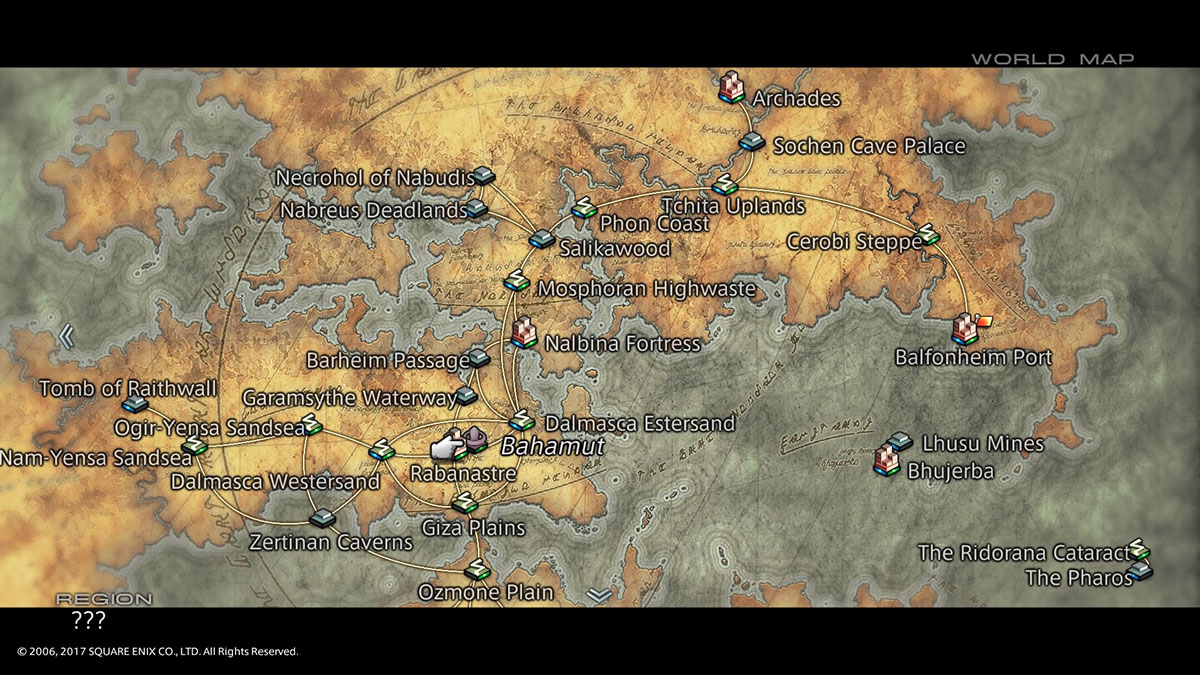Click the down arrow below the map
The height and width of the screenshot is (675, 1200).
tap(599, 595)
